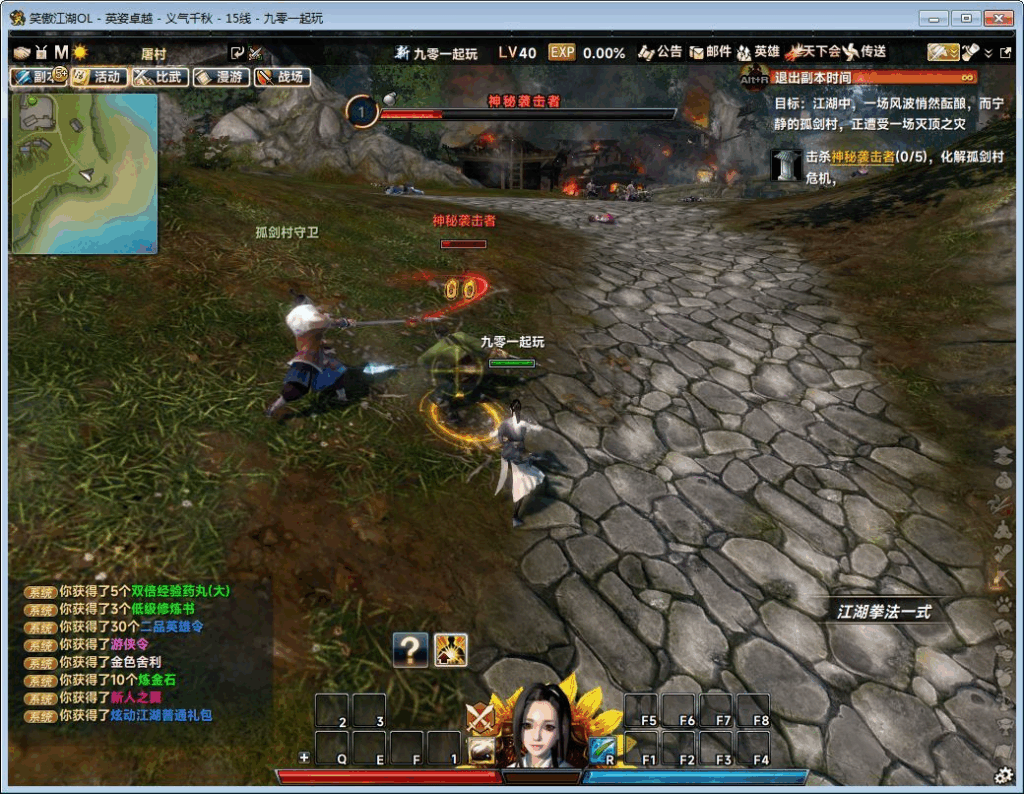Open the gear settings icon
The width and height of the screenshot is (1024, 794).
[x=1004, y=774]
